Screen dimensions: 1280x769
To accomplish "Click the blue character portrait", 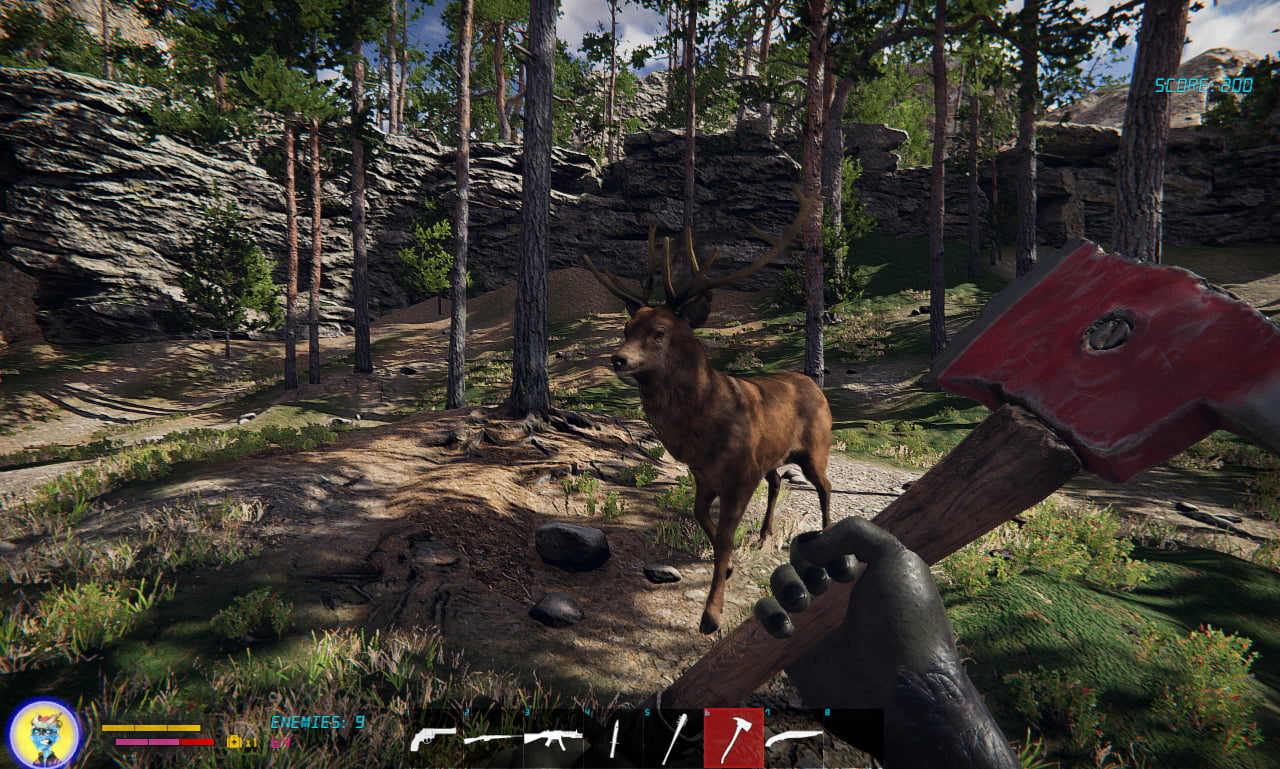I will click(44, 734).
